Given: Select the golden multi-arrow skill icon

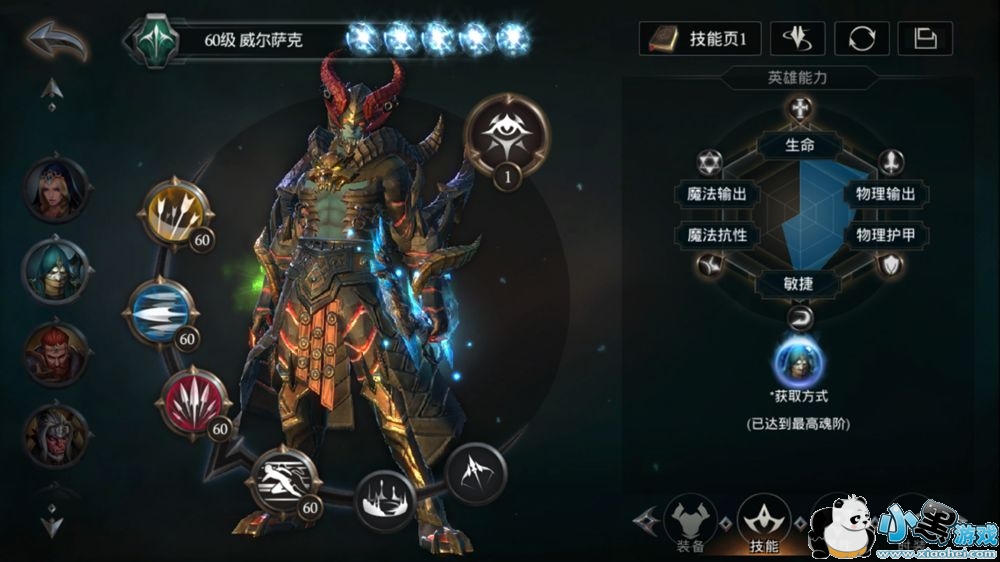Looking at the screenshot, I should (177, 211).
